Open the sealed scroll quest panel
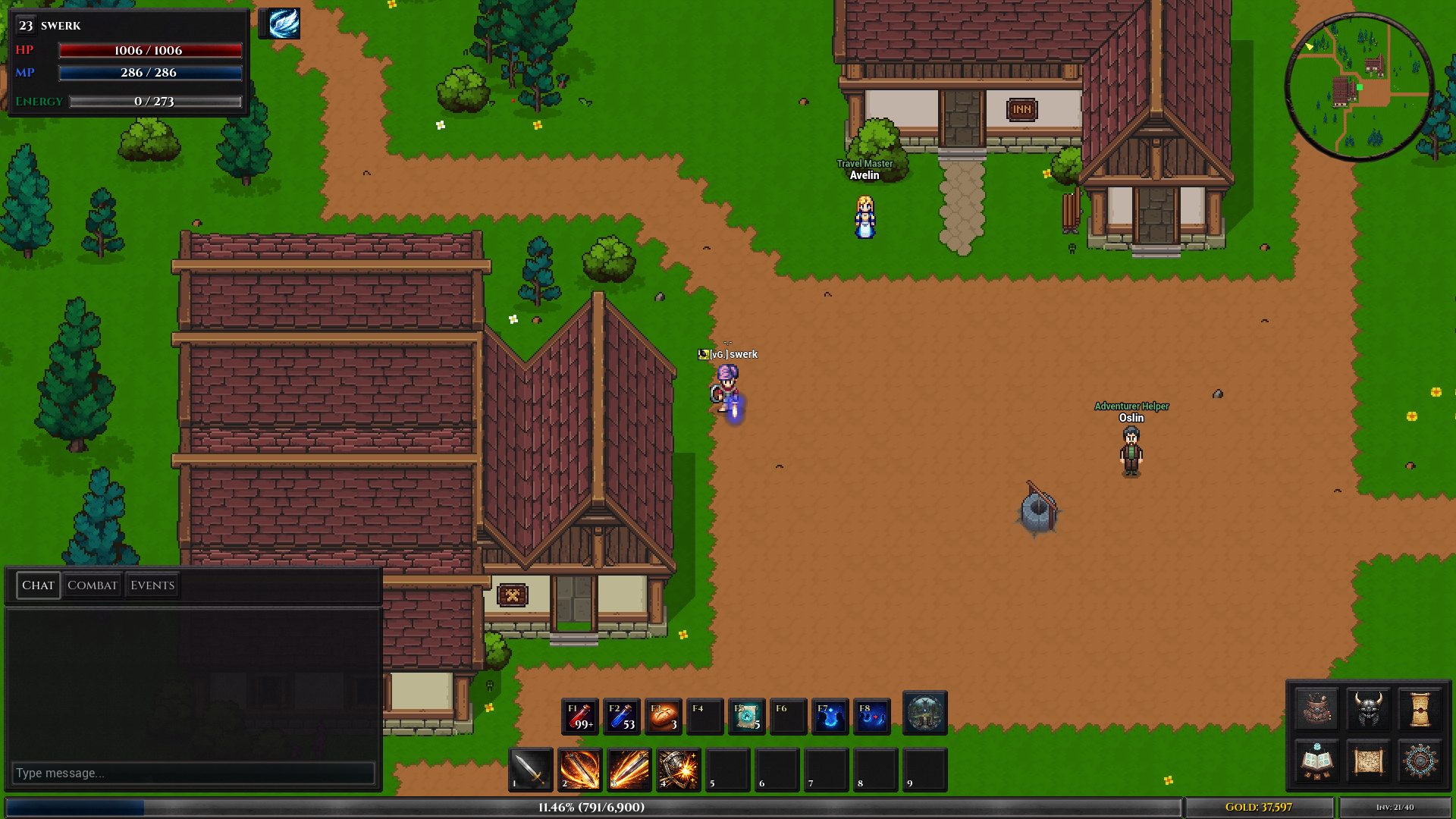 click(1422, 710)
